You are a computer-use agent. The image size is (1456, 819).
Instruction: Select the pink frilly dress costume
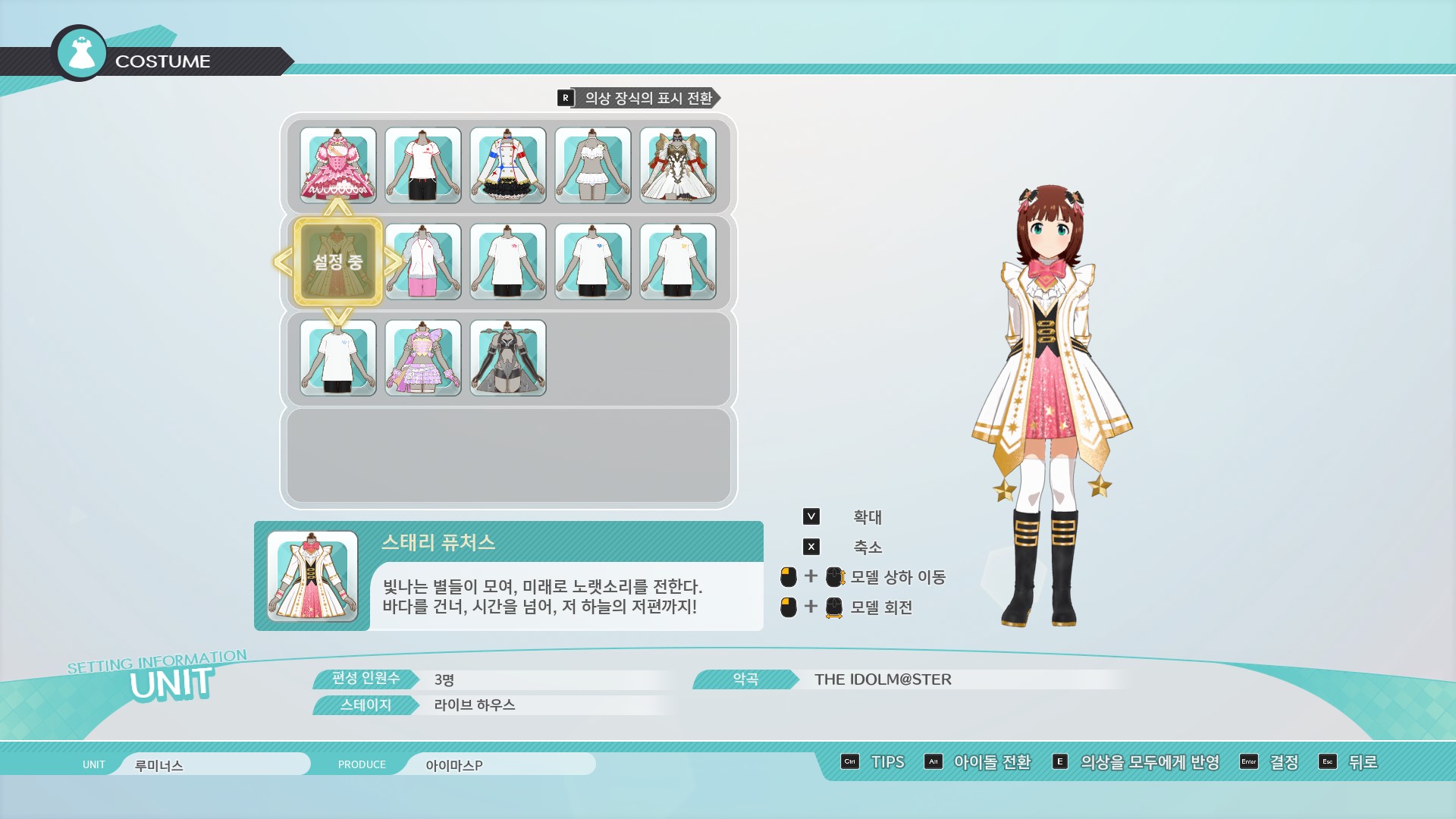click(x=338, y=165)
